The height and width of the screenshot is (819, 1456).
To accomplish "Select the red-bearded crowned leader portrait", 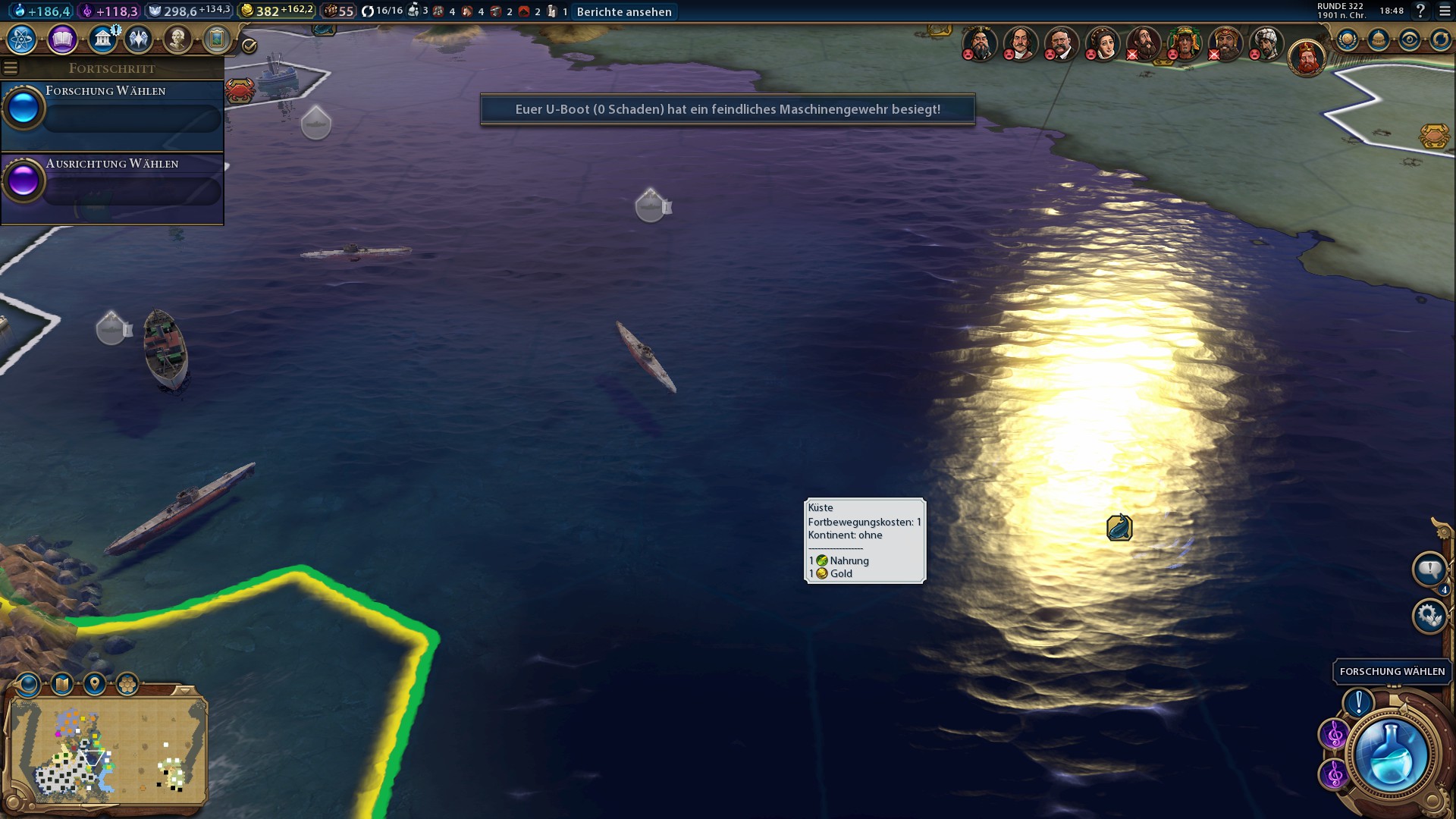I will (1307, 58).
